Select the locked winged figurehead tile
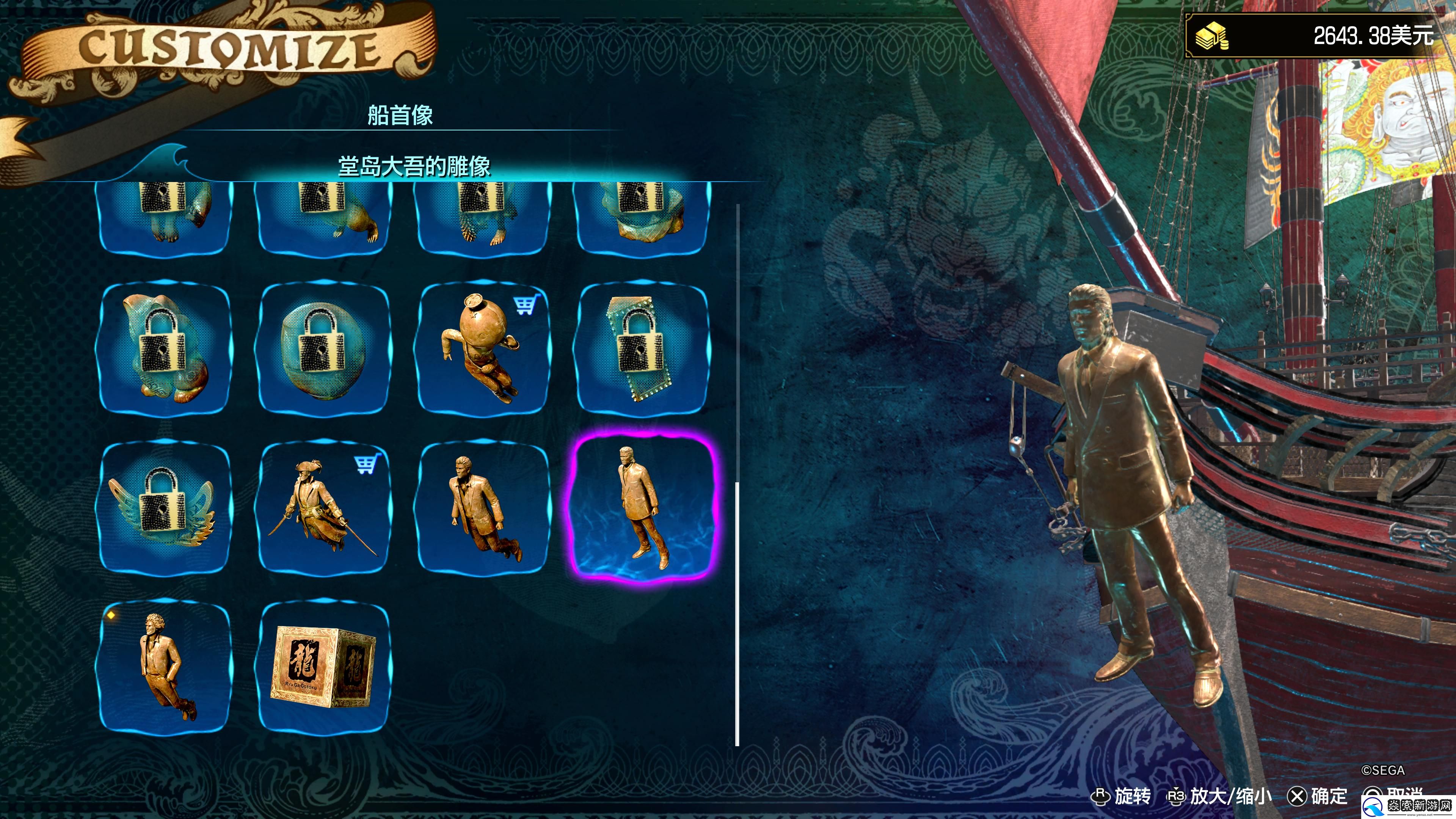 (165, 507)
